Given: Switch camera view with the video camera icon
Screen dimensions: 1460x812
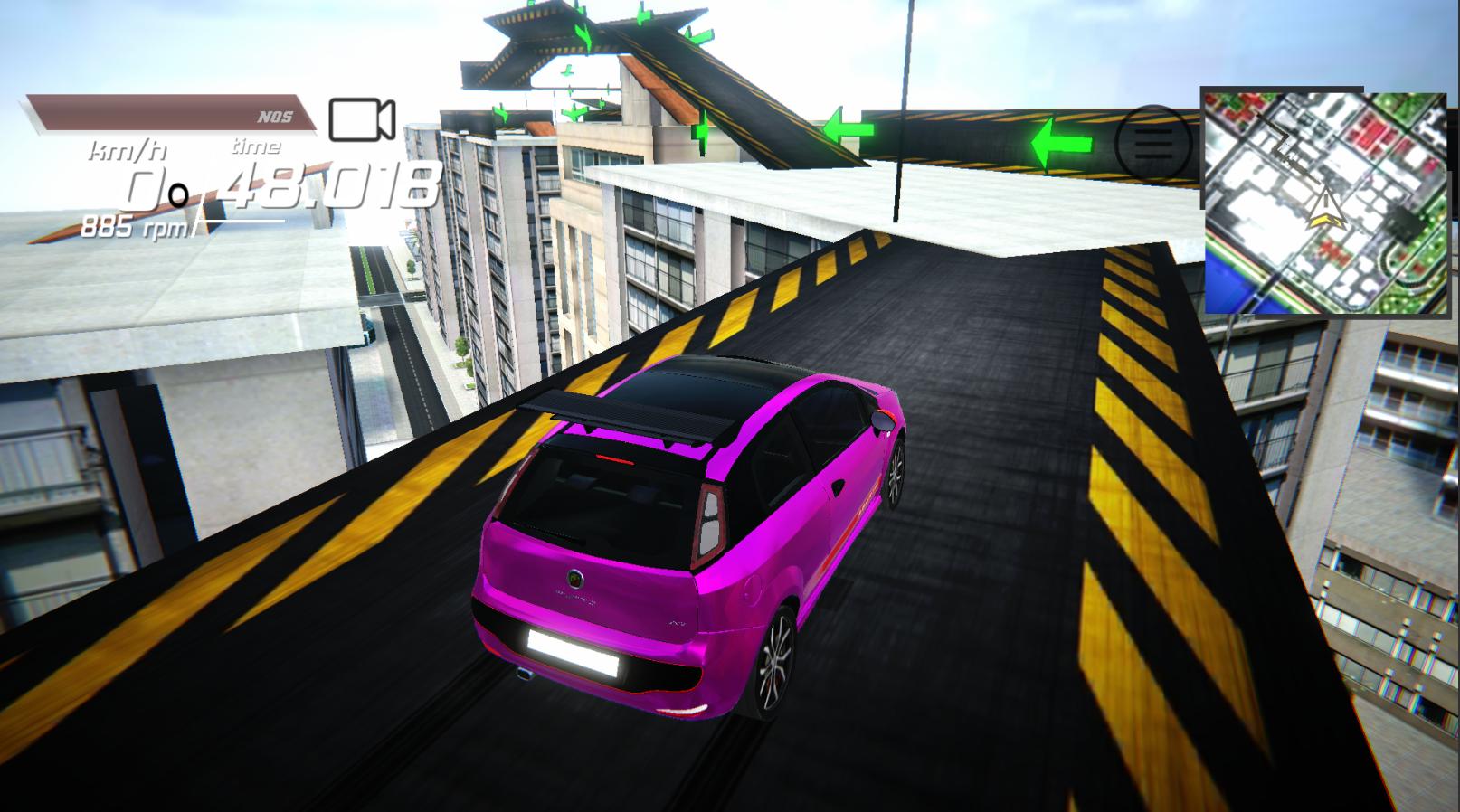Looking at the screenshot, I should click(x=361, y=119).
